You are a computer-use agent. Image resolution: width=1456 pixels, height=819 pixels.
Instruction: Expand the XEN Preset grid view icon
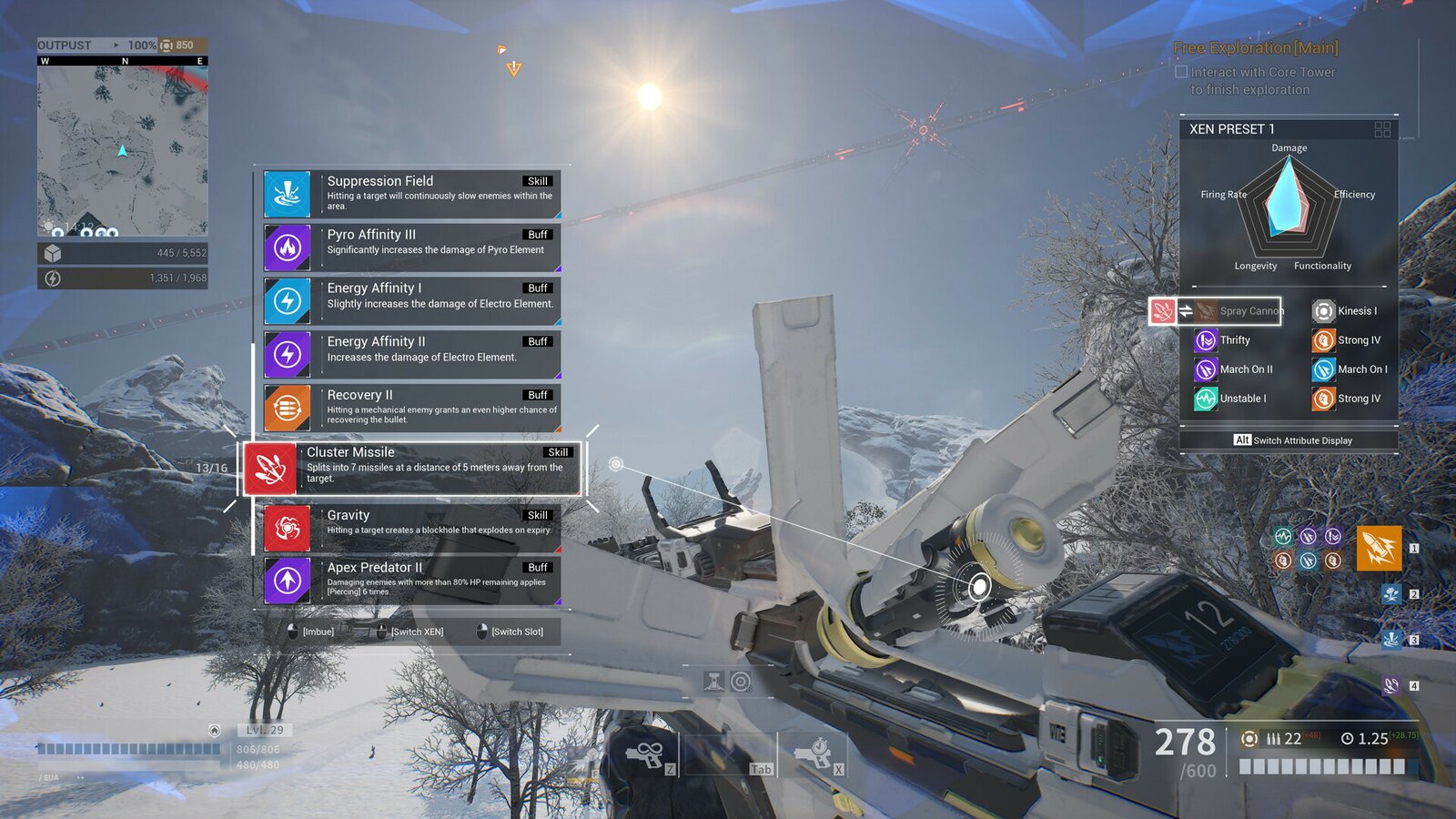tap(1383, 129)
